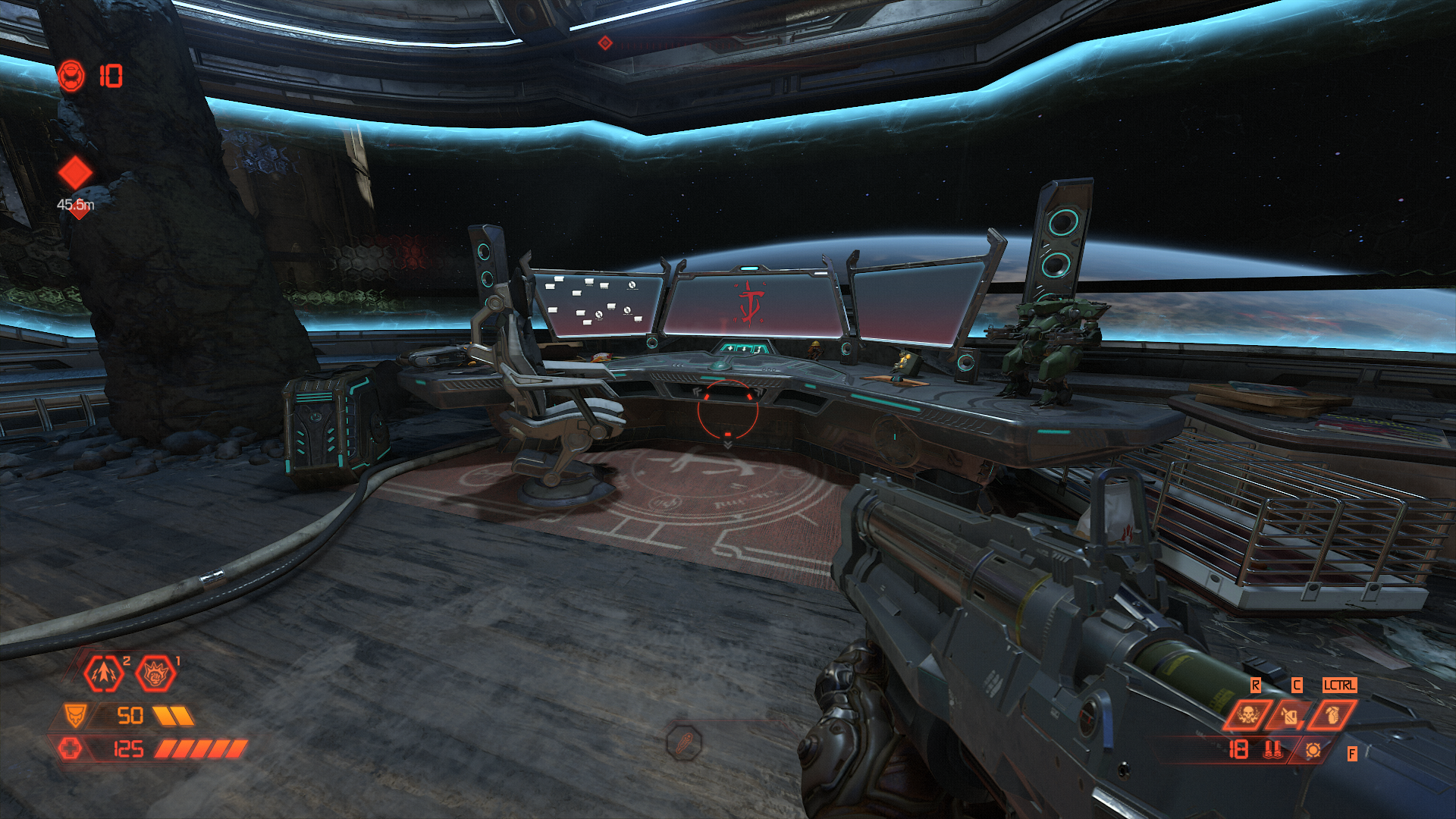Select the fuel canister chainsaw icon
This screenshot has width=1456, height=819.
tap(1290, 714)
